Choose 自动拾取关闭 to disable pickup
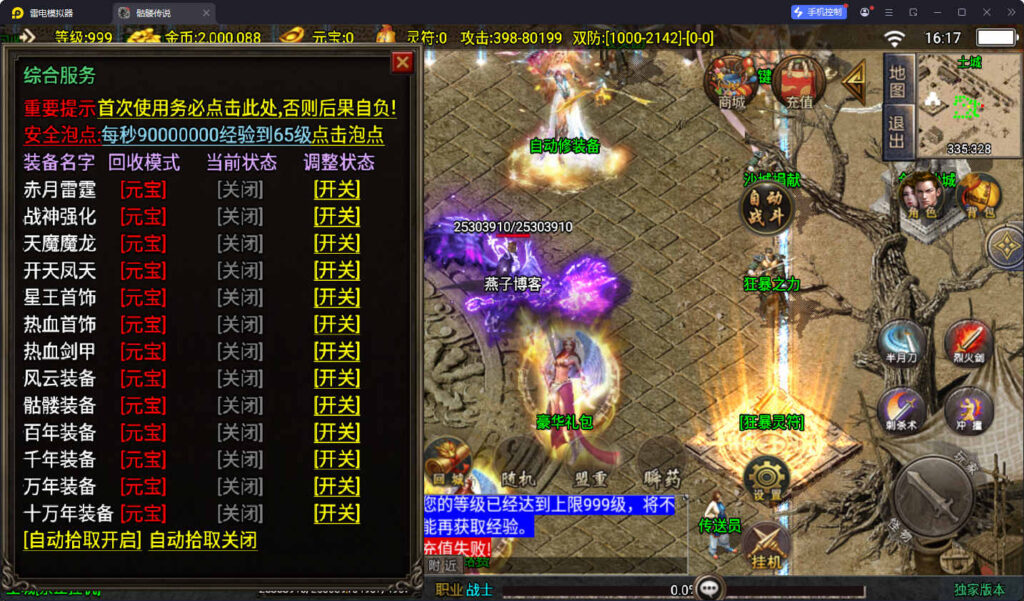The image size is (1024, 601). [x=203, y=540]
